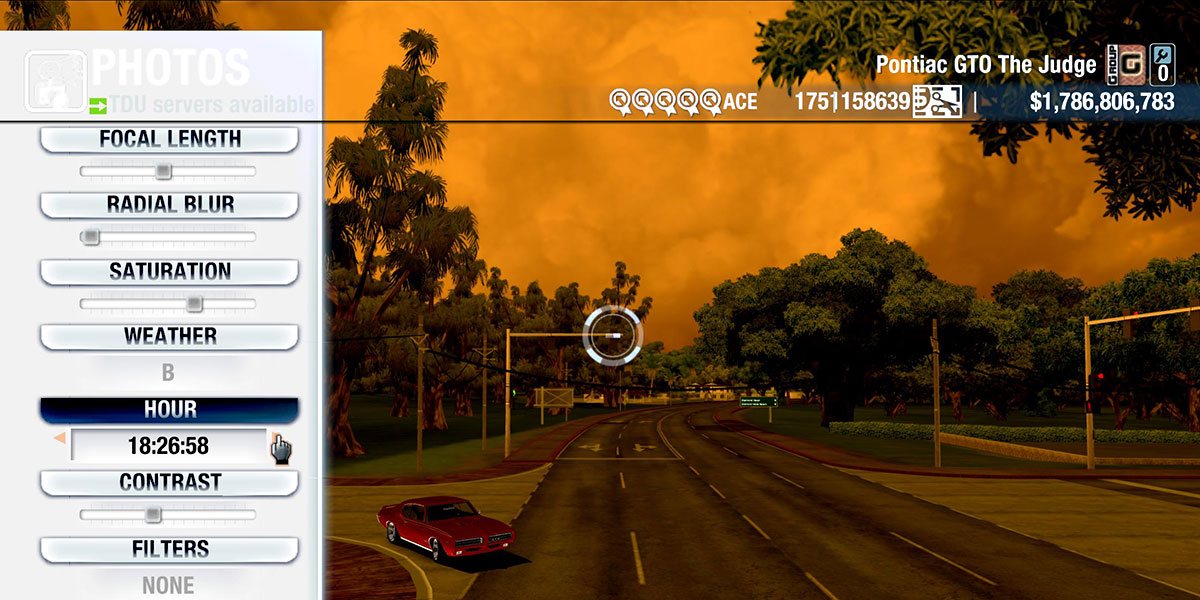
Task: Open the Filters setting
Action: [169, 550]
